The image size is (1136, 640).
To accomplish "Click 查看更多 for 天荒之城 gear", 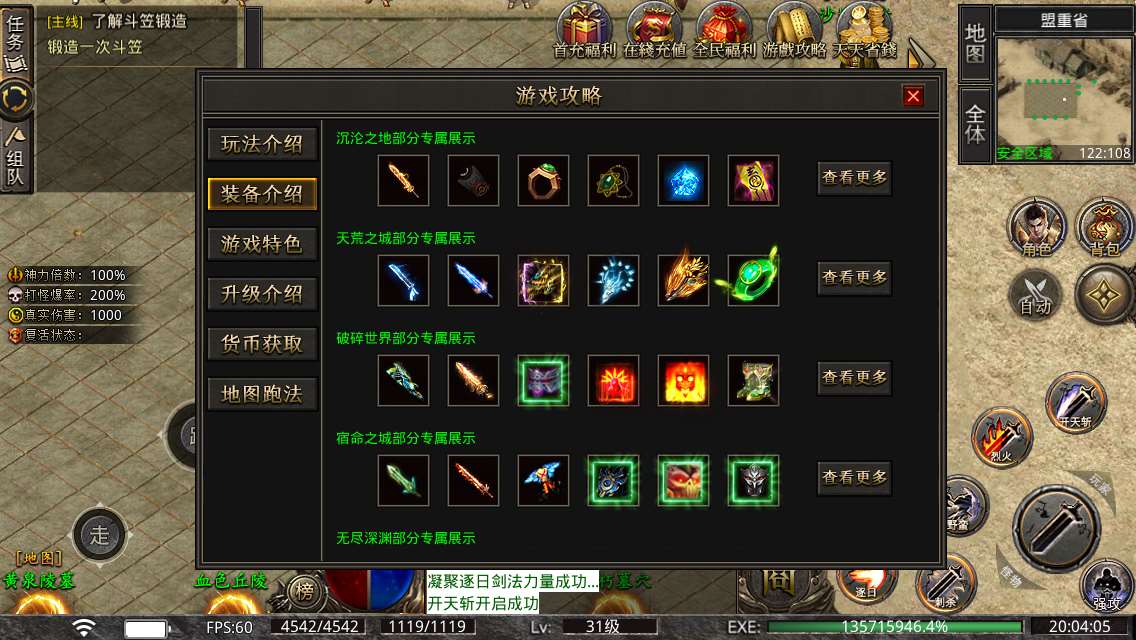I will coord(854,278).
